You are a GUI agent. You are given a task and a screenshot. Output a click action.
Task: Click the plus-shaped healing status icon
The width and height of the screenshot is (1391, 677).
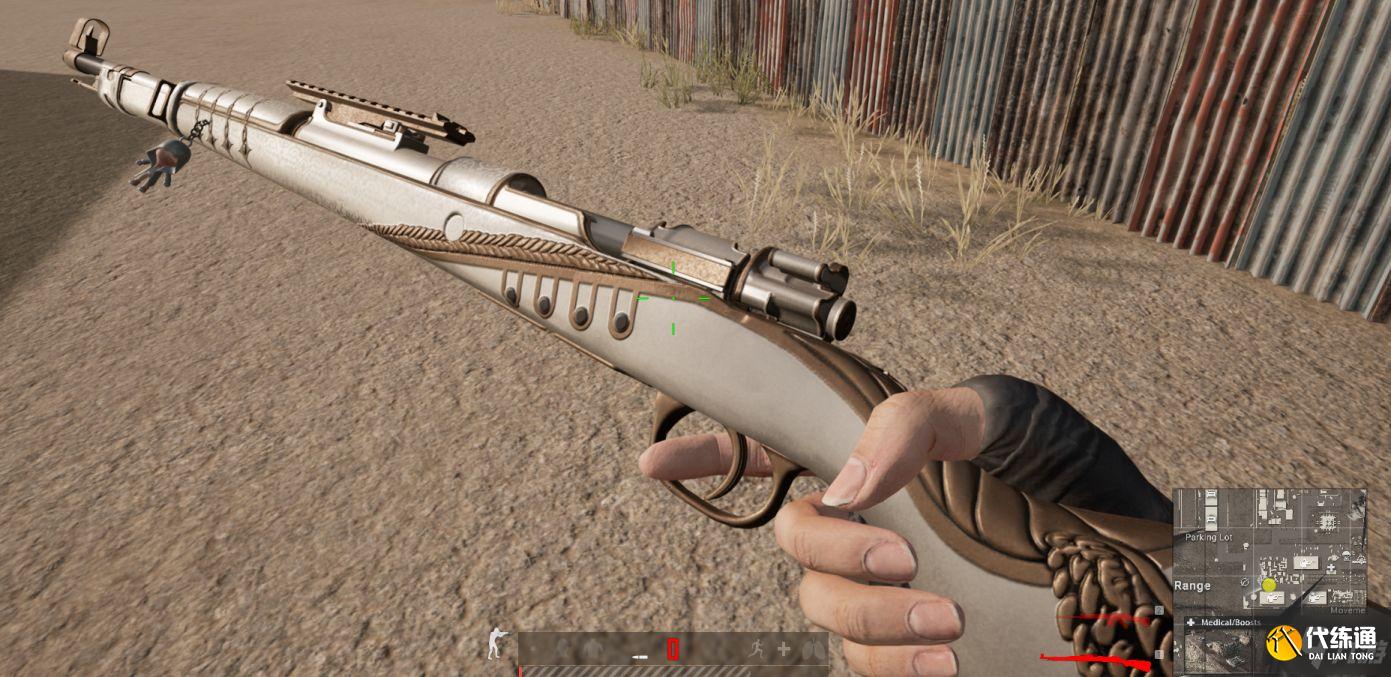(x=783, y=649)
